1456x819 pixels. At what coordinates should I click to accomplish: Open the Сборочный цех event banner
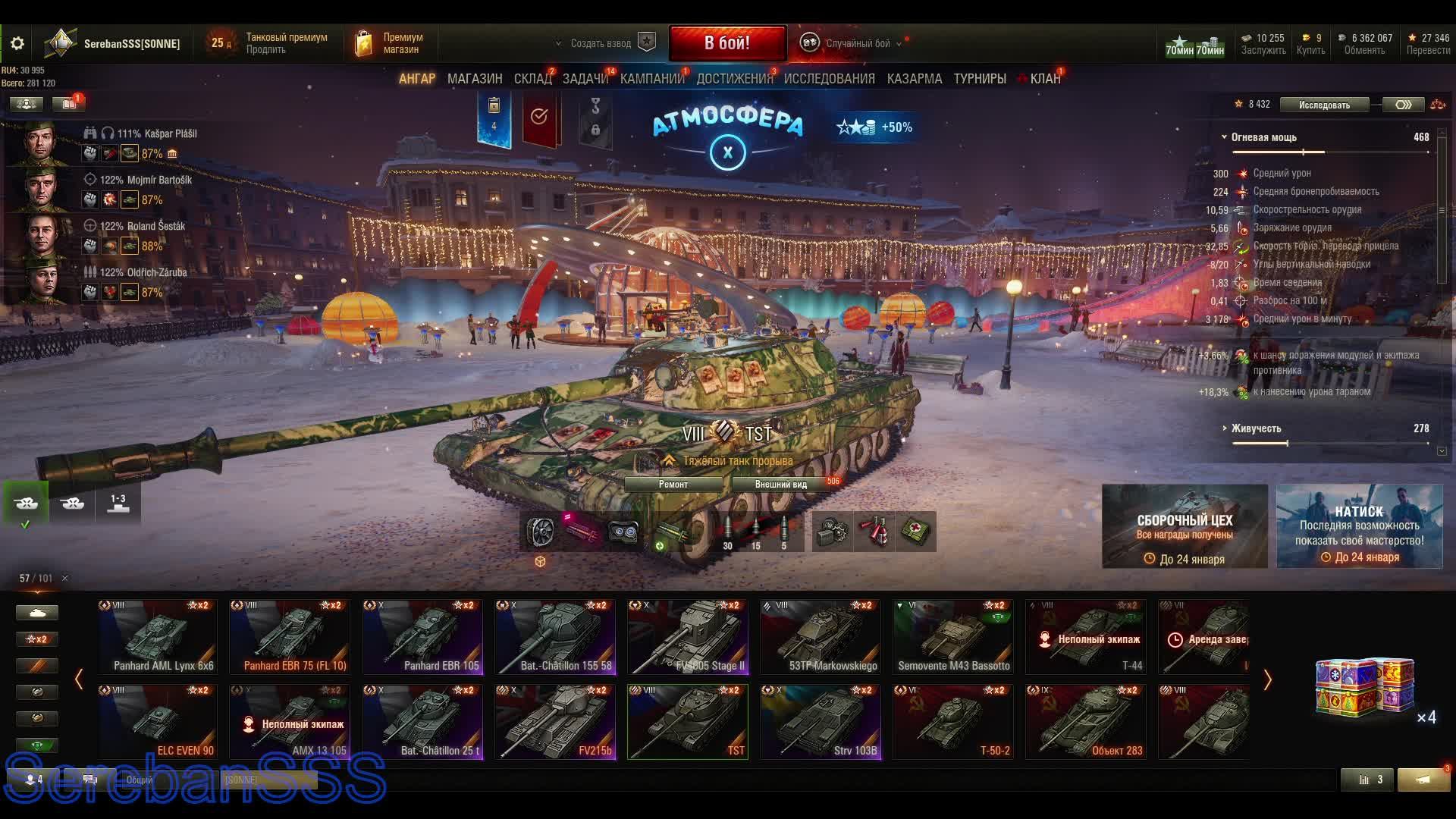point(1185,526)
